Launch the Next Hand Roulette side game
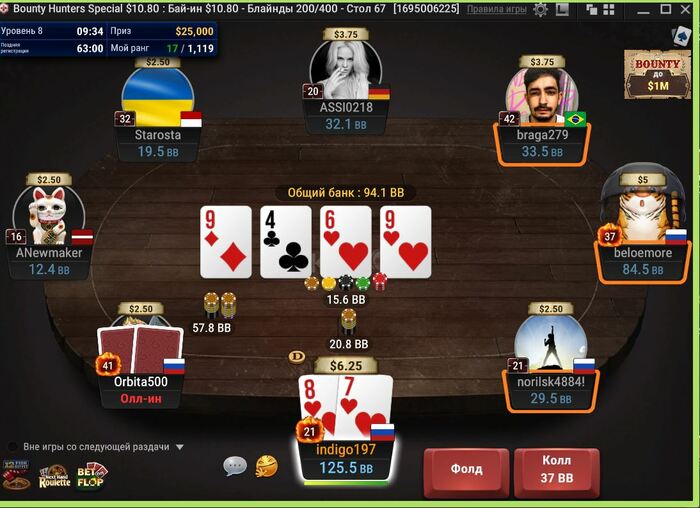 [x=54, y=477]
